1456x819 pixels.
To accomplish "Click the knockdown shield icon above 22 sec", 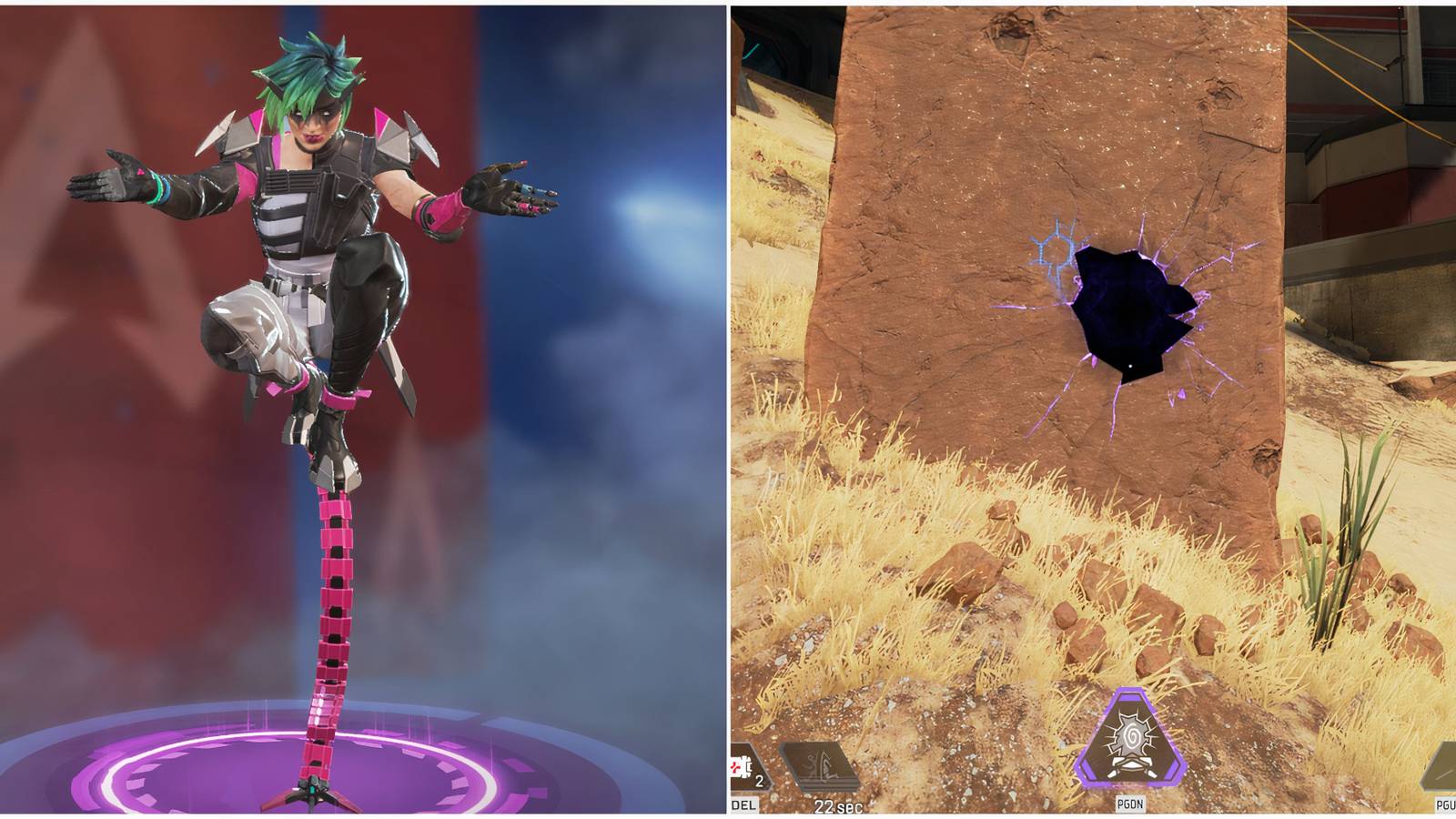I will click(817, 763).
